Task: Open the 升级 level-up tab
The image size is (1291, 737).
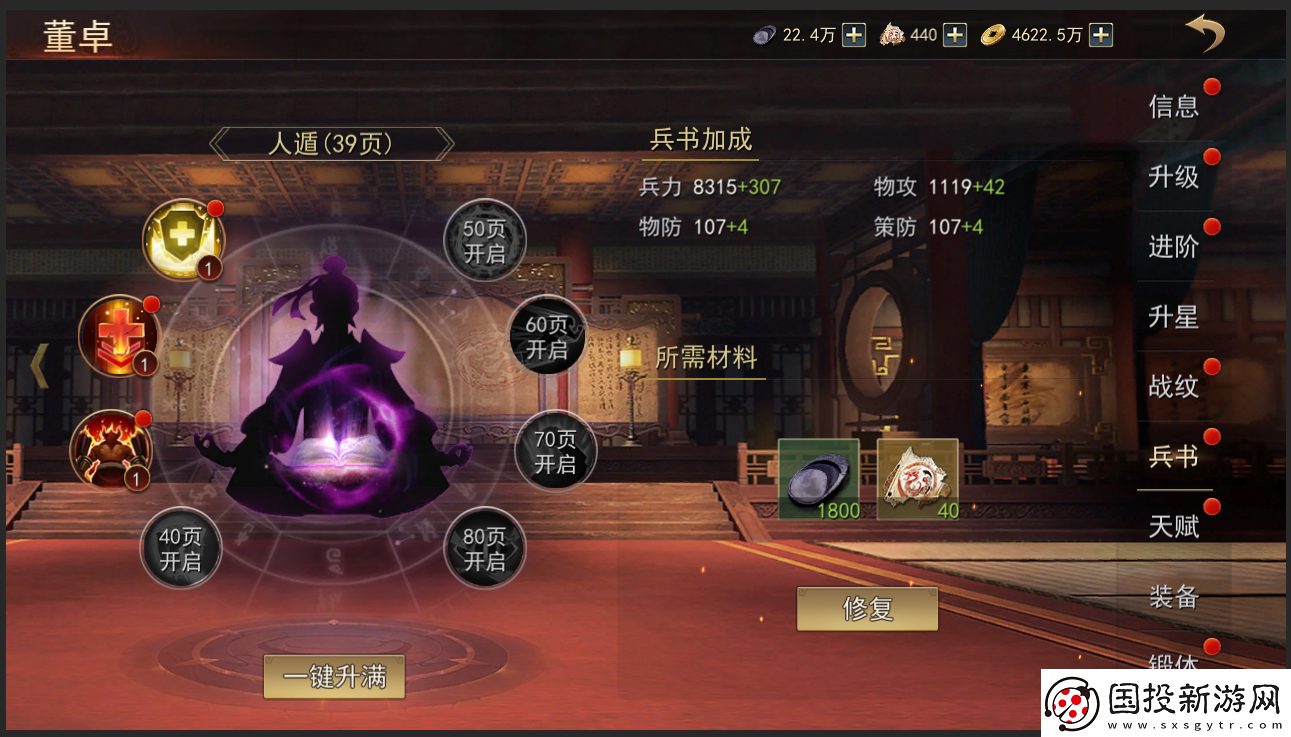Action: tap(1173, 177)
